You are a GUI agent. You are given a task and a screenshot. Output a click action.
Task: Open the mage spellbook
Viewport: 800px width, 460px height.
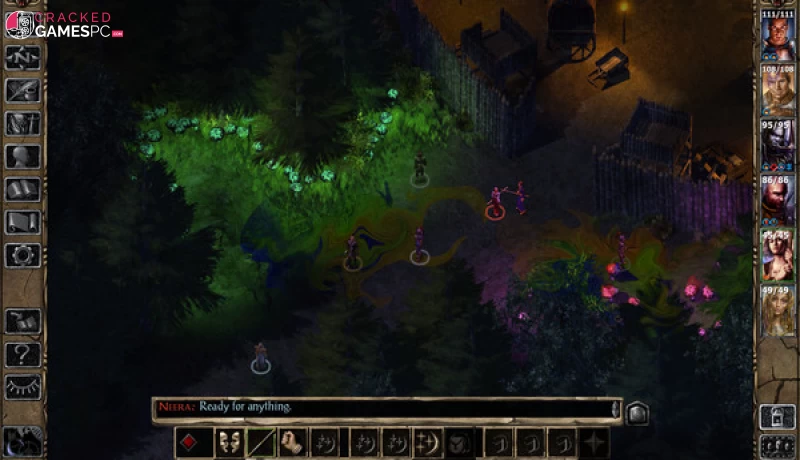[x=22, y=190]
